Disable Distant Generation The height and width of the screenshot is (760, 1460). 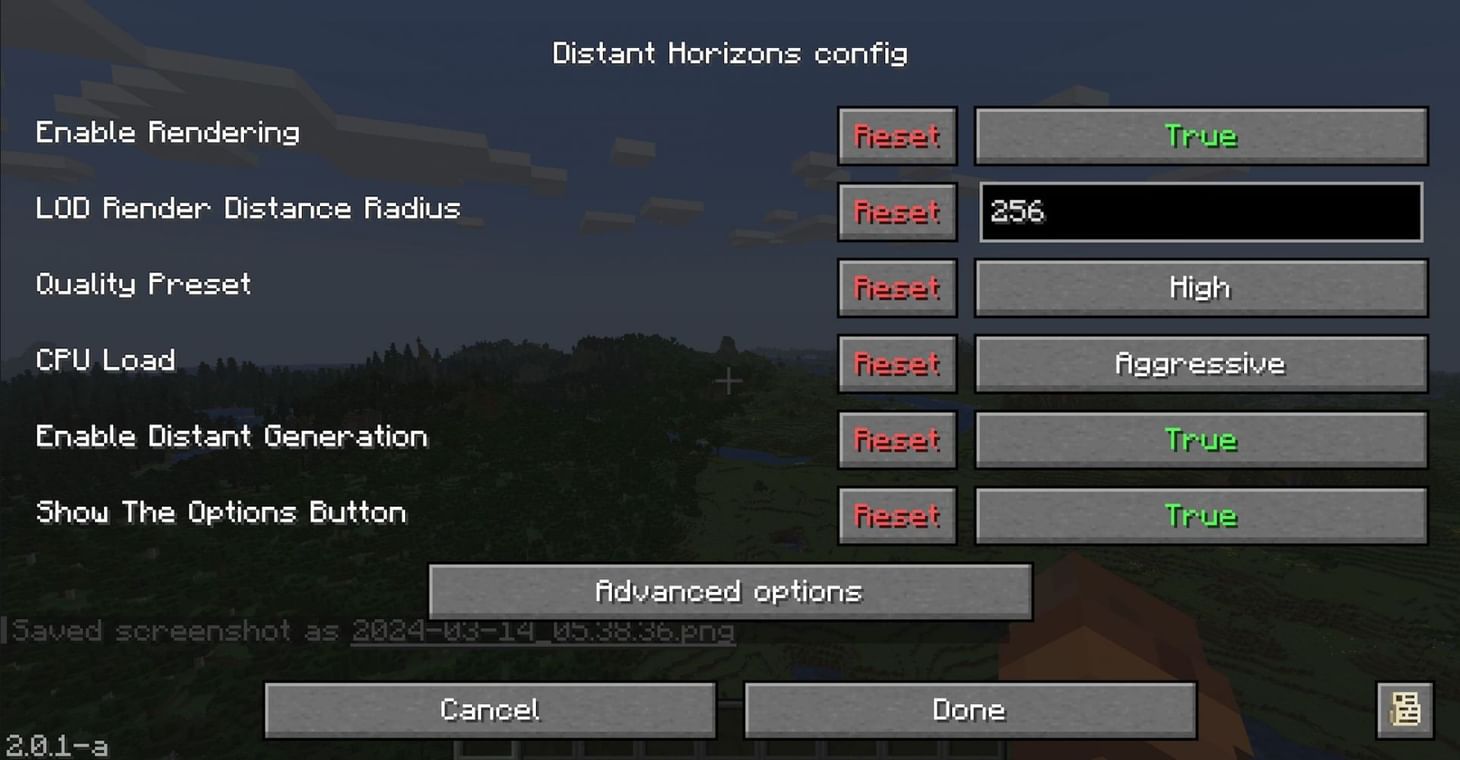tap(1199, 439)
